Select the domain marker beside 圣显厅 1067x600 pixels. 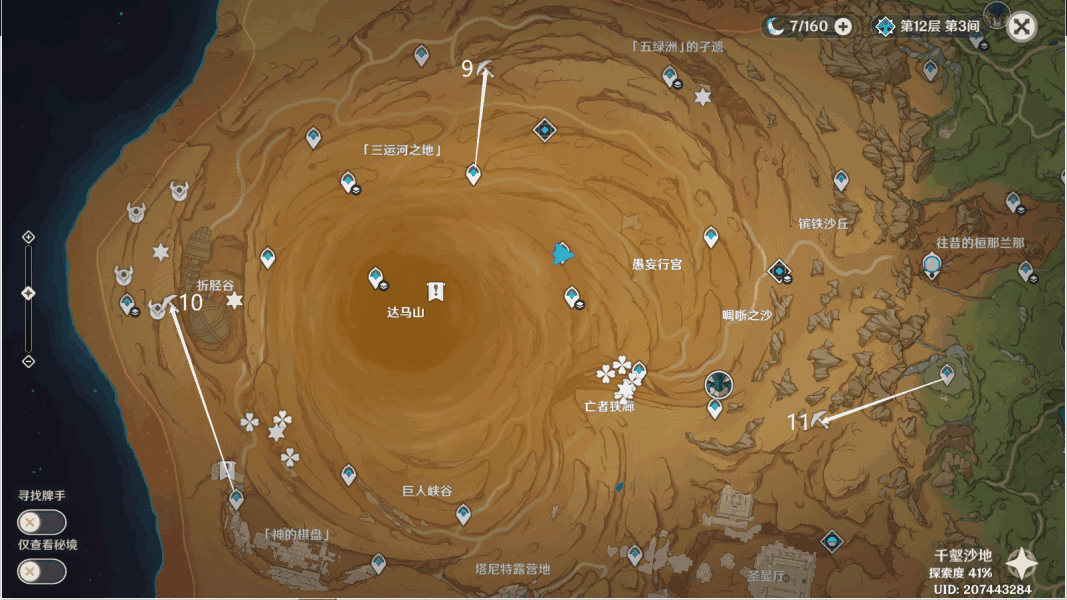[x=831, y=541]
